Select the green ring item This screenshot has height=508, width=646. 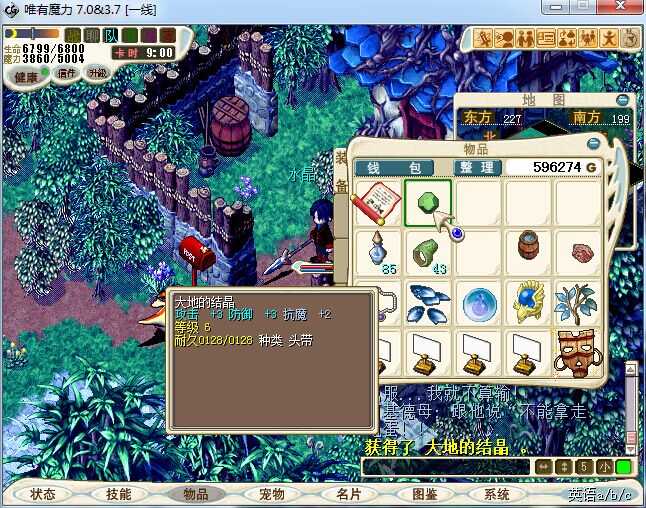point(427,252)
